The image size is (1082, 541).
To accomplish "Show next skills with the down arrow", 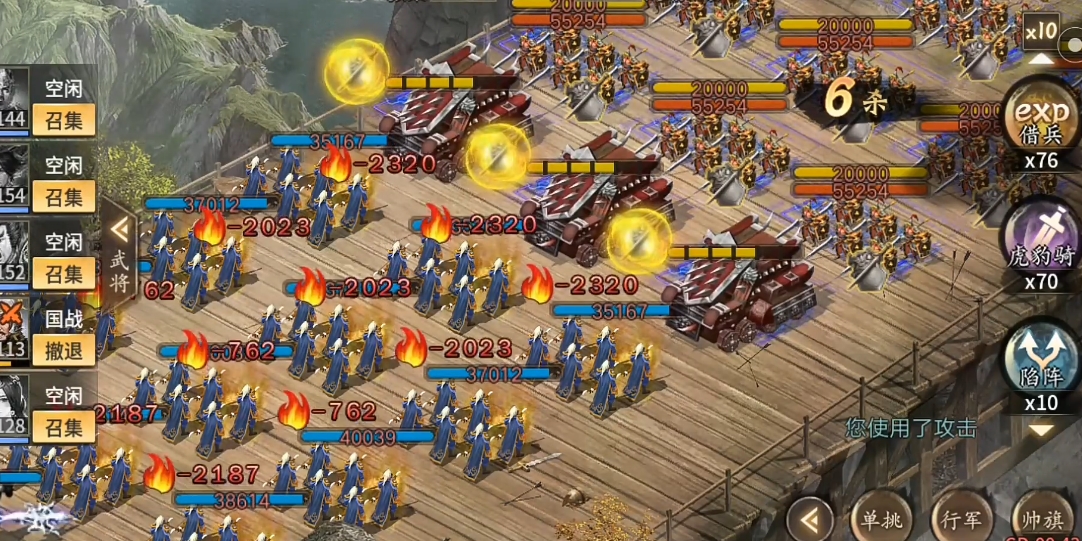I will click(1041, 429).
